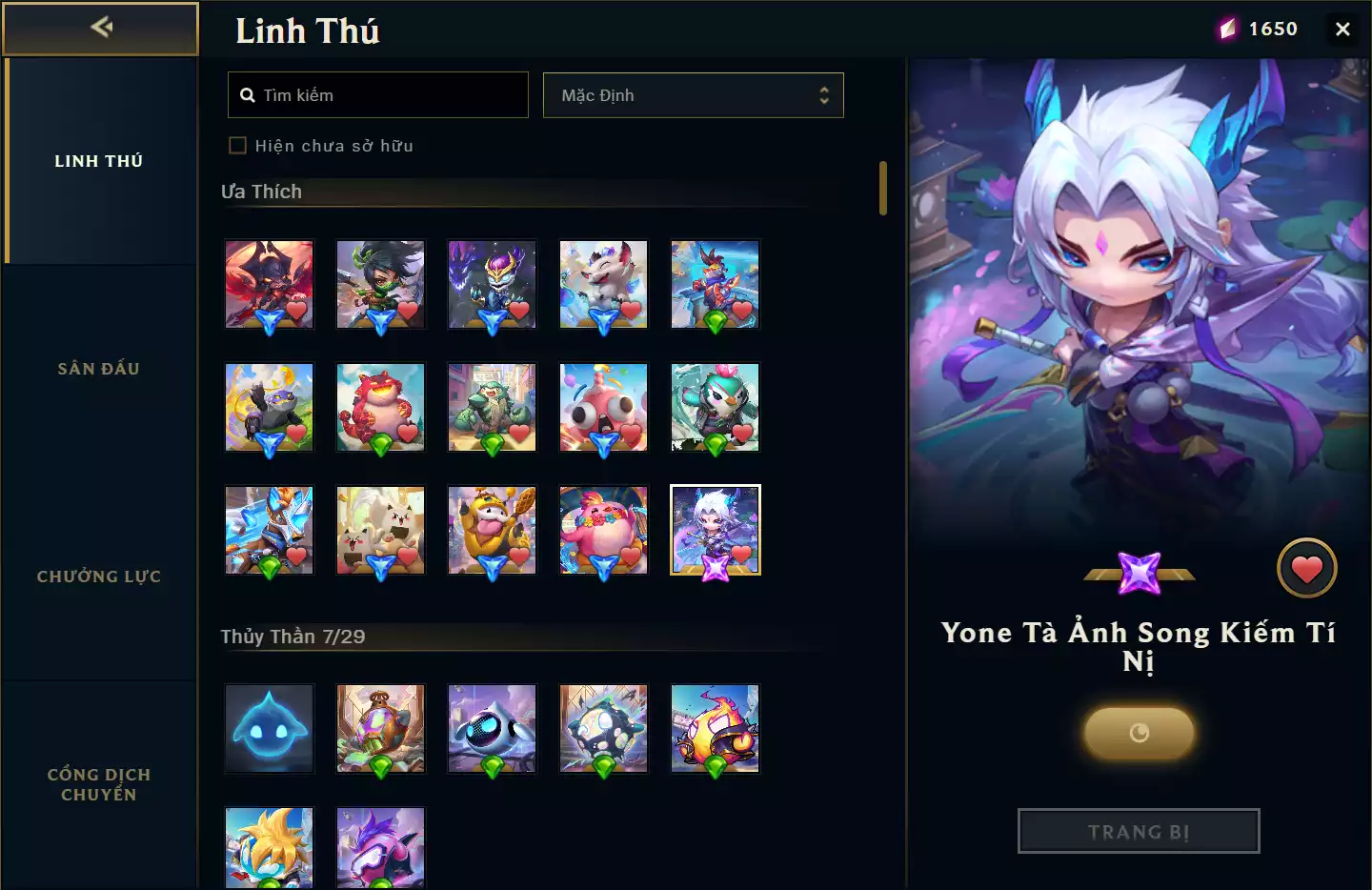This screenshot has width=1372, height=890.
Task: Click the Tìm kiếm search field
Action: (x=378, y=95)
